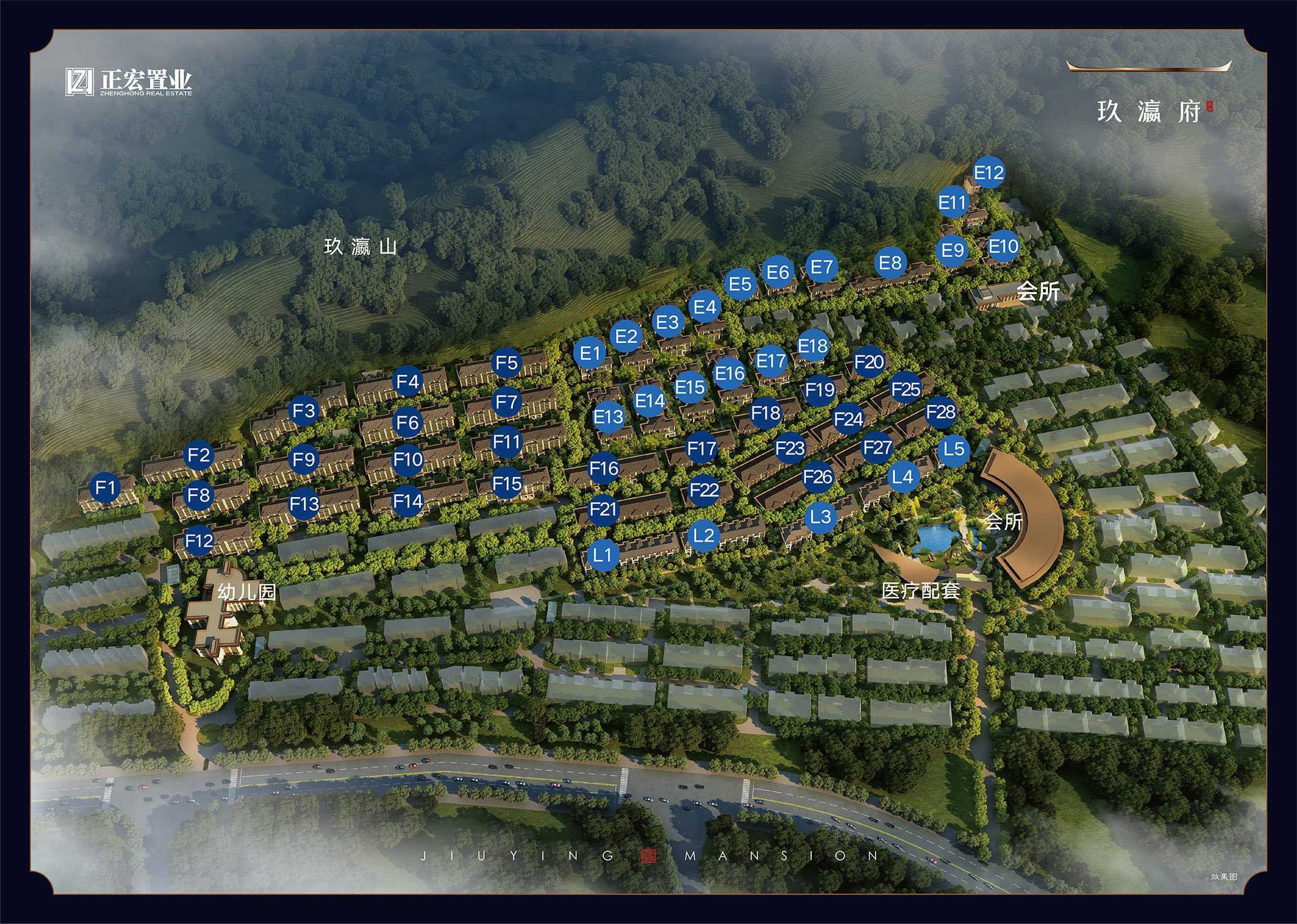
Task: Select map marker F9
Action: [304, 459]
